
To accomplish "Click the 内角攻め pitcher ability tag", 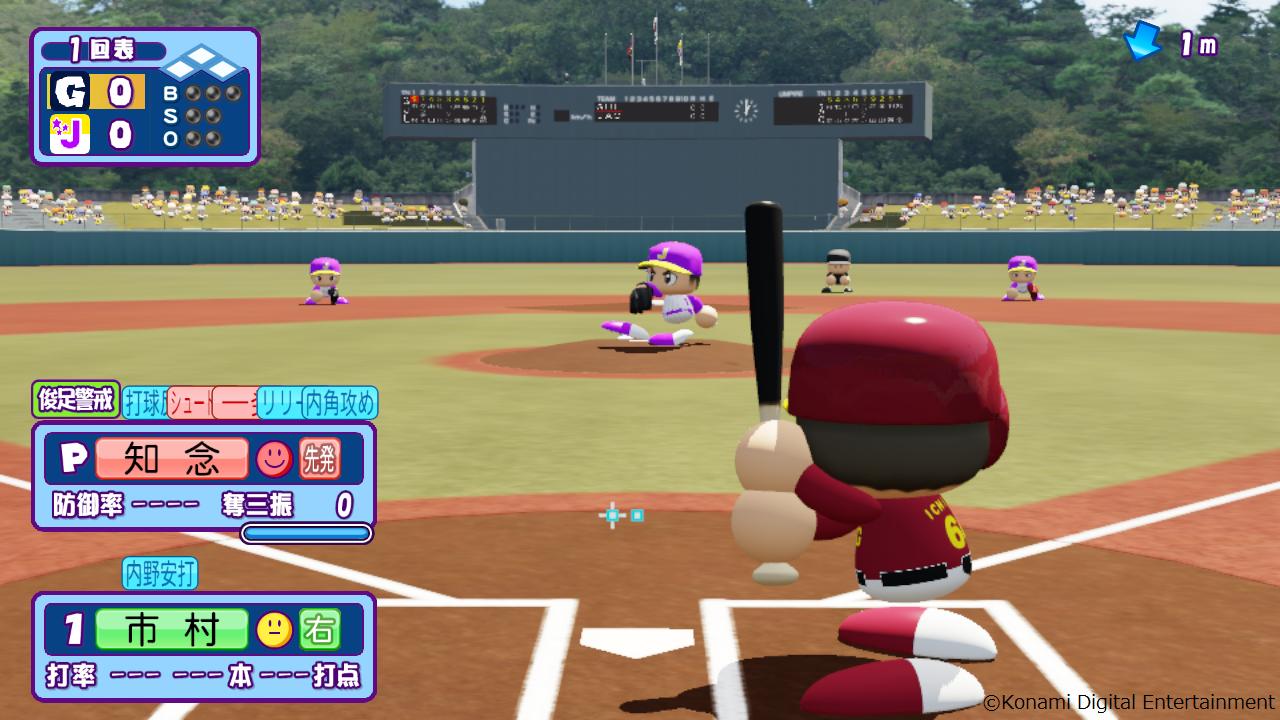I will point(340,402).
